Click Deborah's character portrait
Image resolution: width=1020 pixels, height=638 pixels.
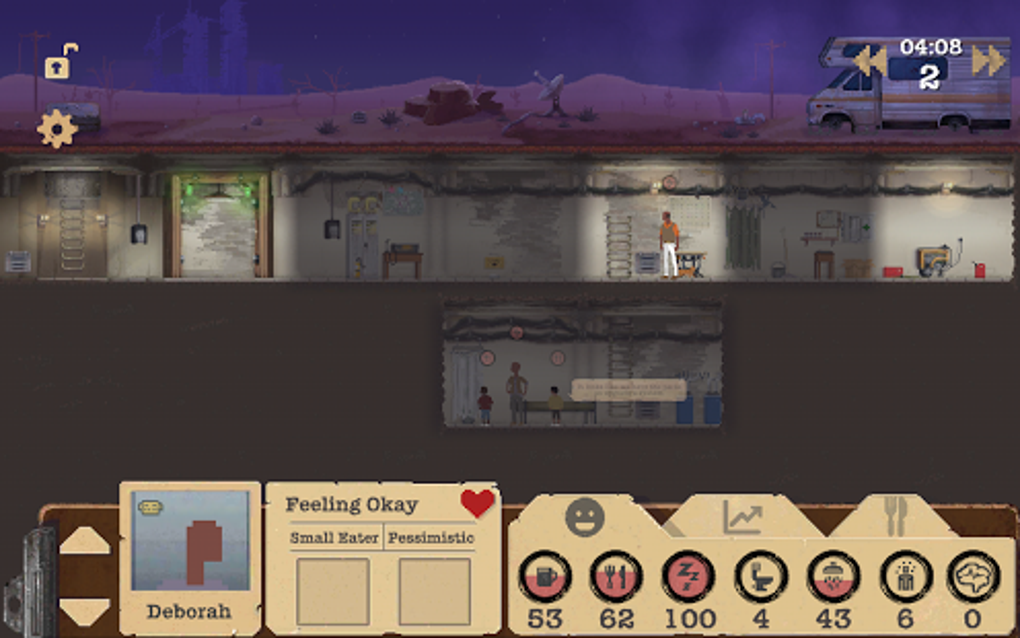pos(190,543)
